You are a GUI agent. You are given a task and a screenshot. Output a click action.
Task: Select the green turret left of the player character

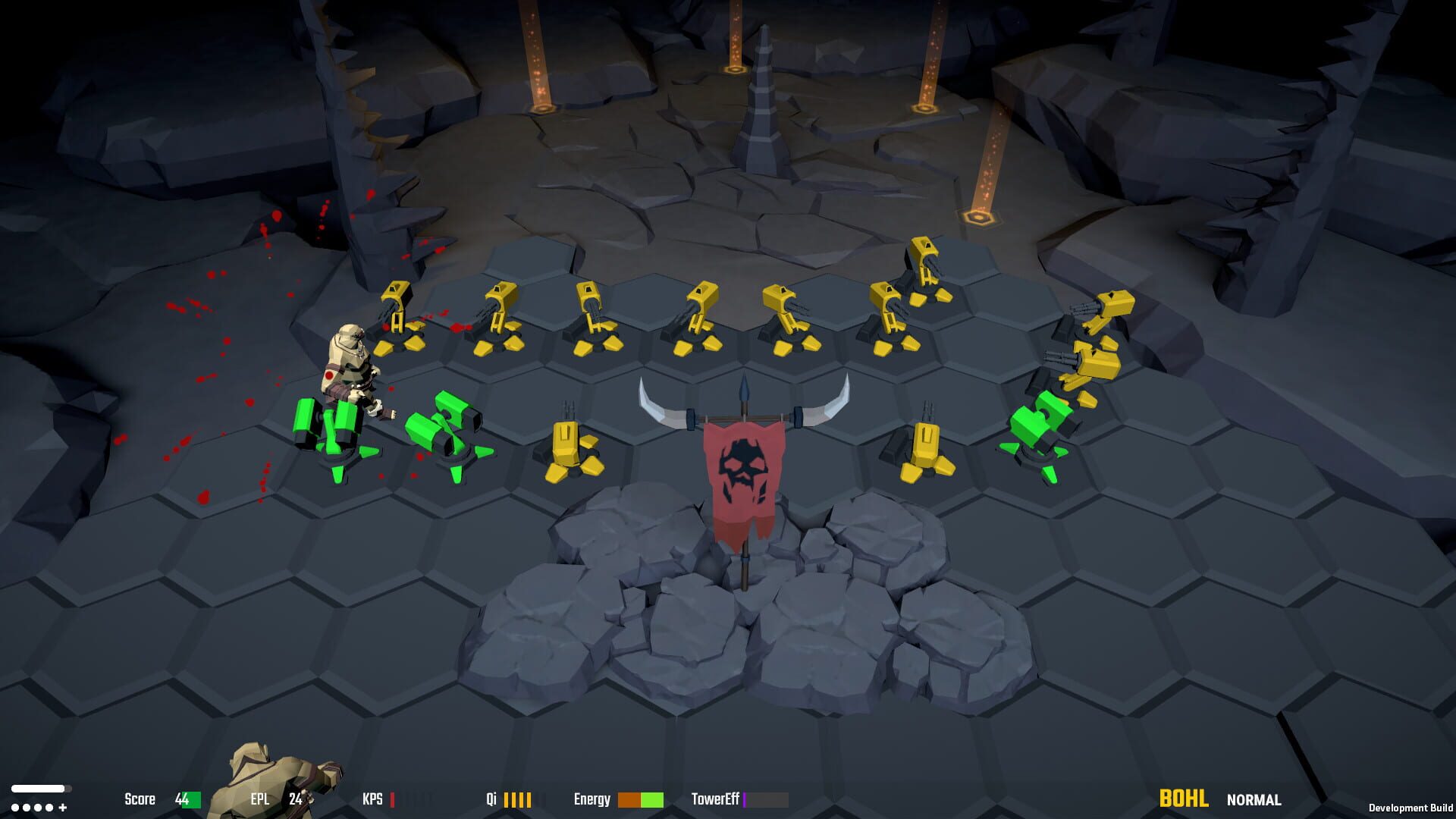[x=326, y=425]
